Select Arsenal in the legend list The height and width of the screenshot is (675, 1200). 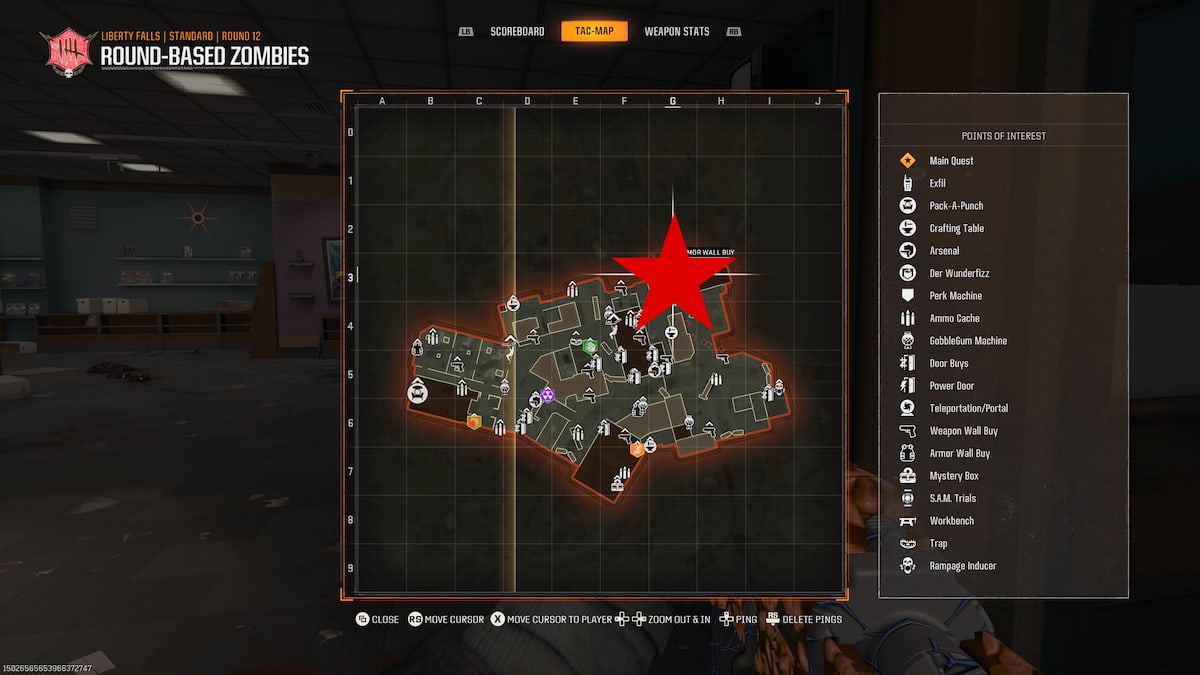(x=944, y=251)
